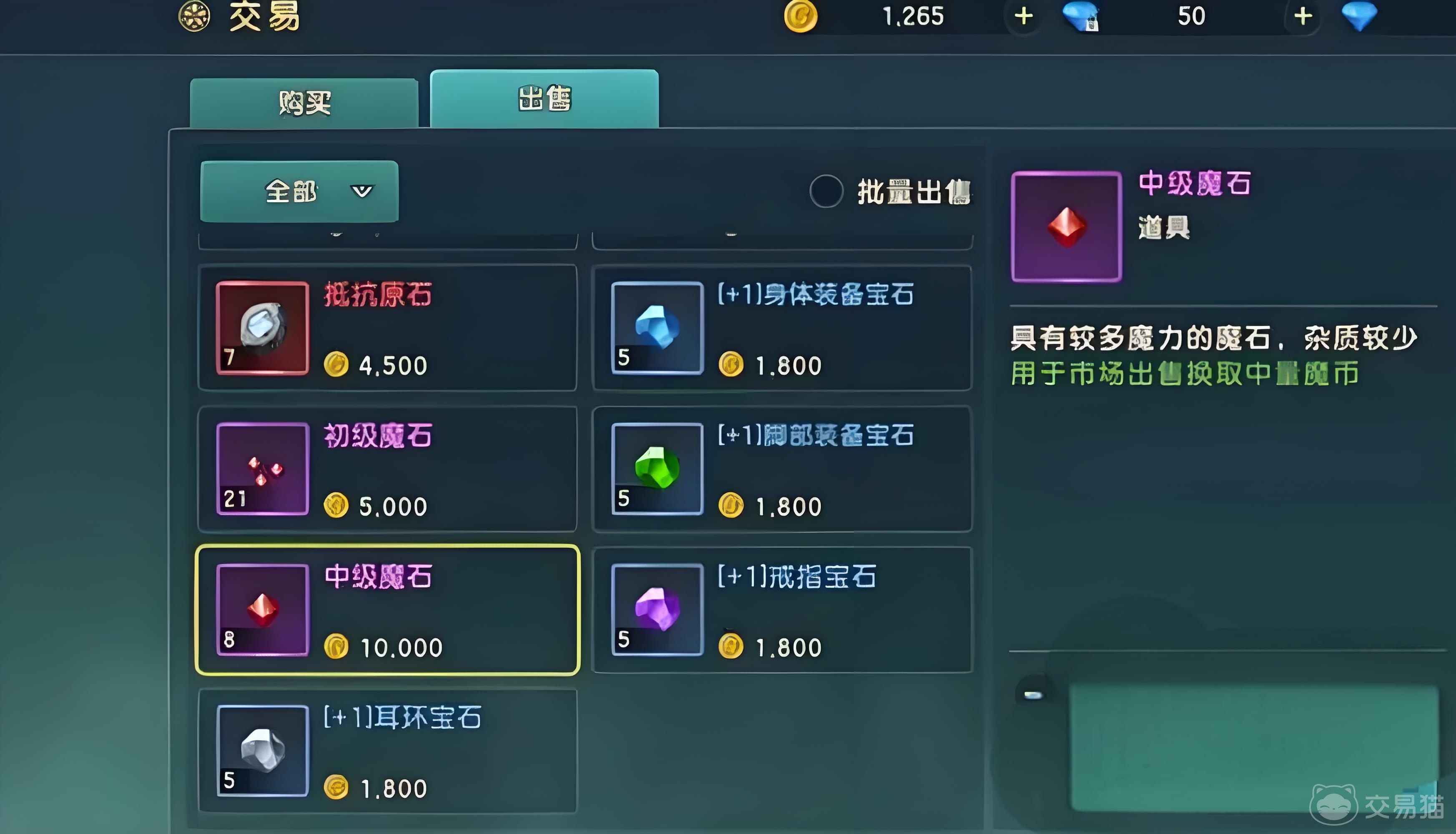Click the [+1]身体装备宝石 blue gem icon
The width and height of the screenshot is (1456, 834).
tap(657, 329)
